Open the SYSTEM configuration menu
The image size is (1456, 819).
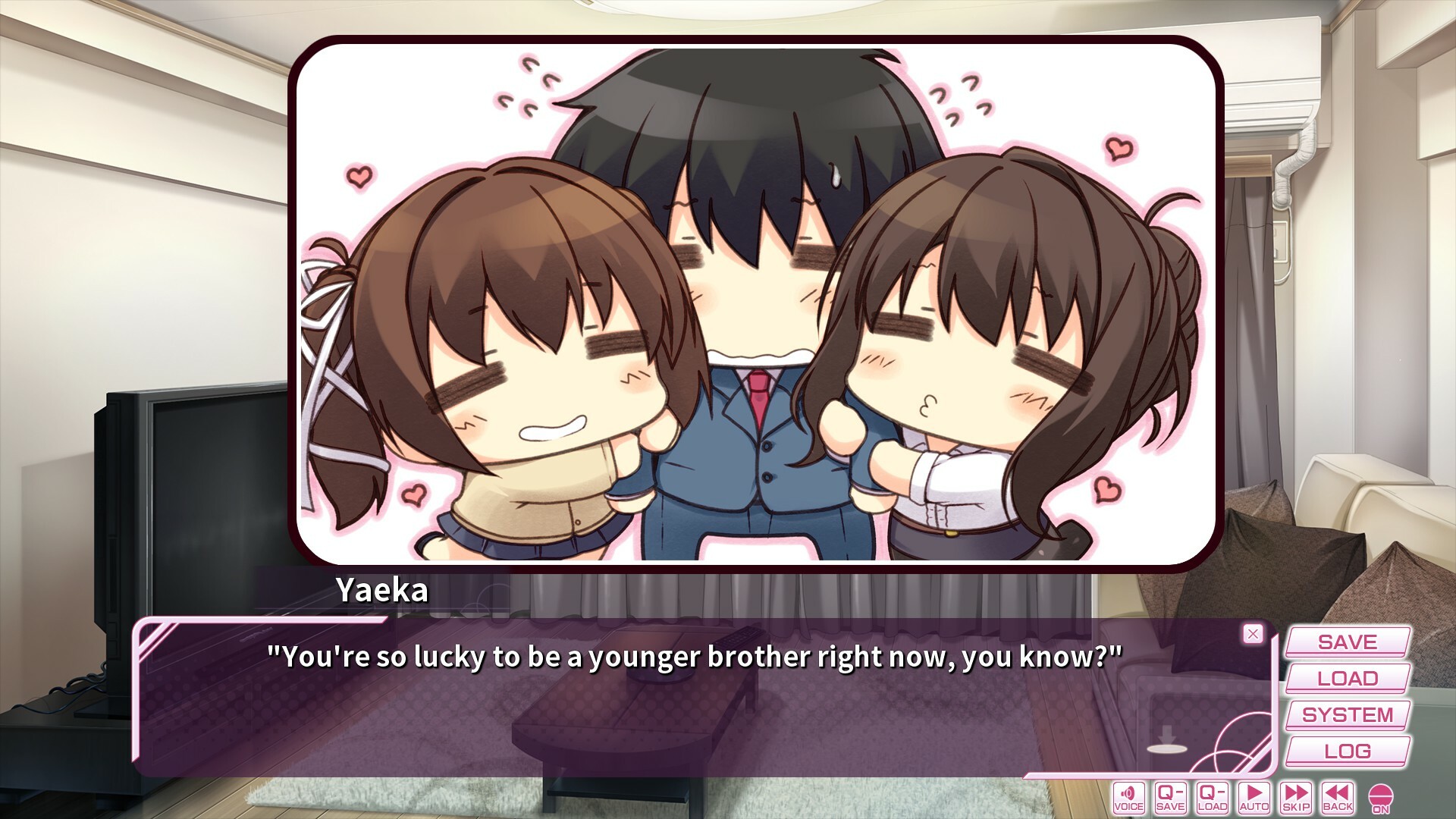pos(1346,714)
